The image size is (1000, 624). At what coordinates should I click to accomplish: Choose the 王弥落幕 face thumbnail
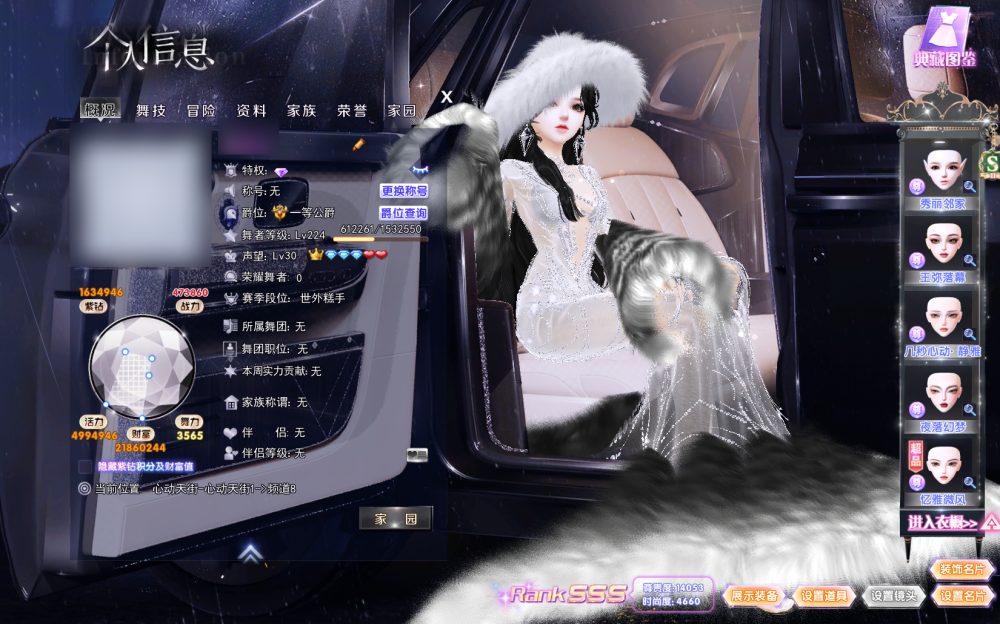pos(942,247)
